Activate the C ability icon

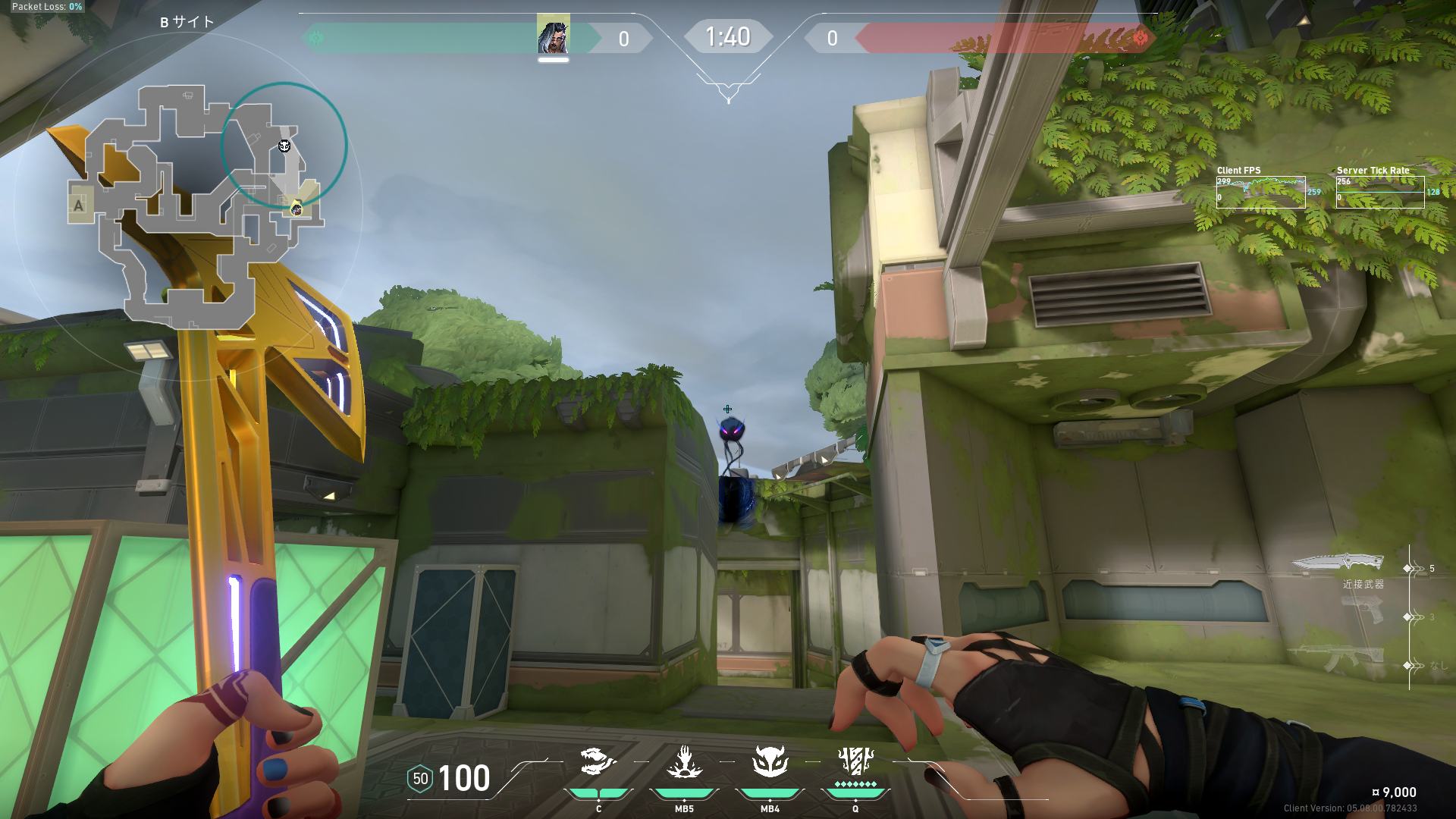pyautogui.click(x=598, y=762)
